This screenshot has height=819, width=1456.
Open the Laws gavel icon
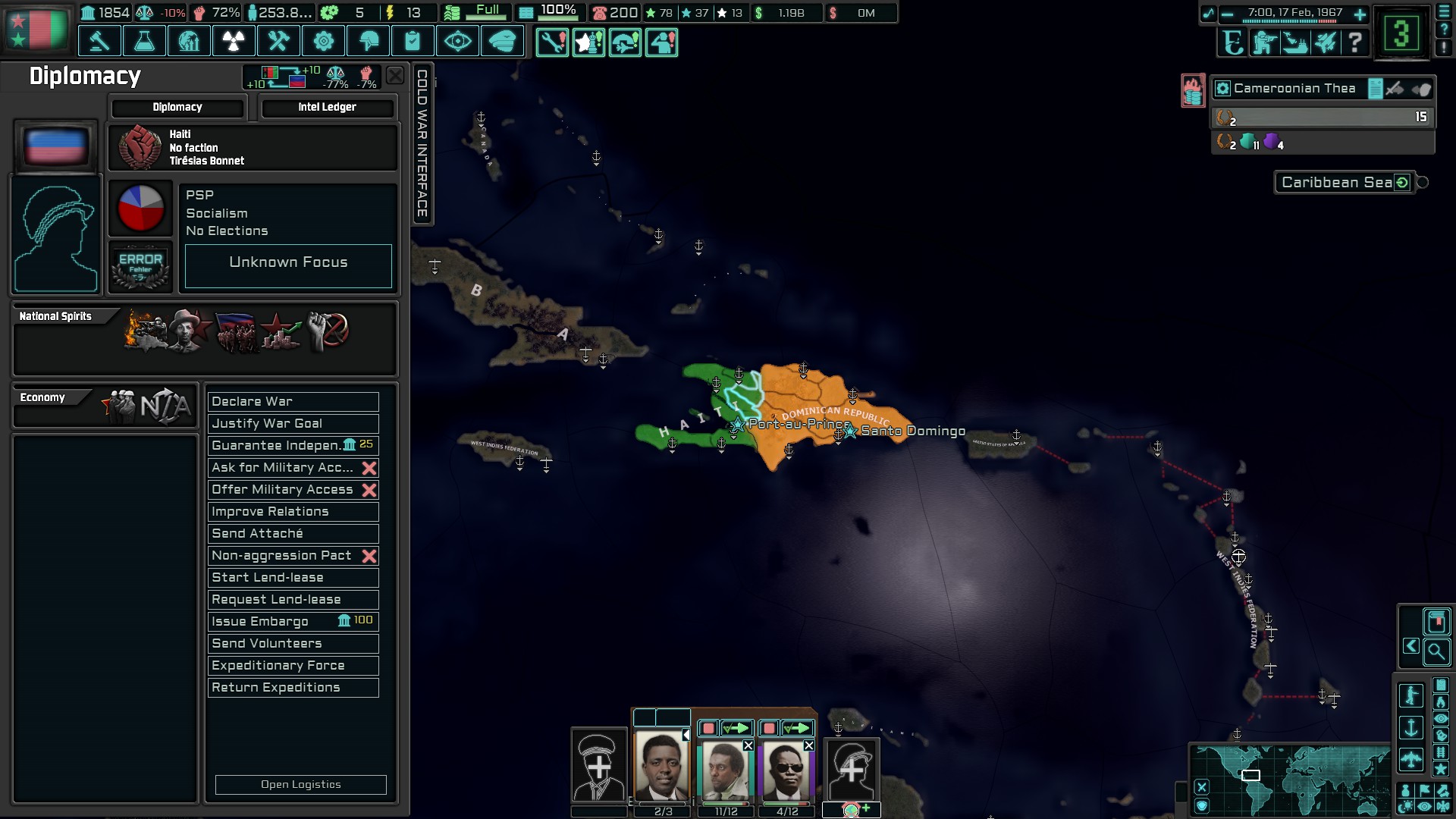99,41
